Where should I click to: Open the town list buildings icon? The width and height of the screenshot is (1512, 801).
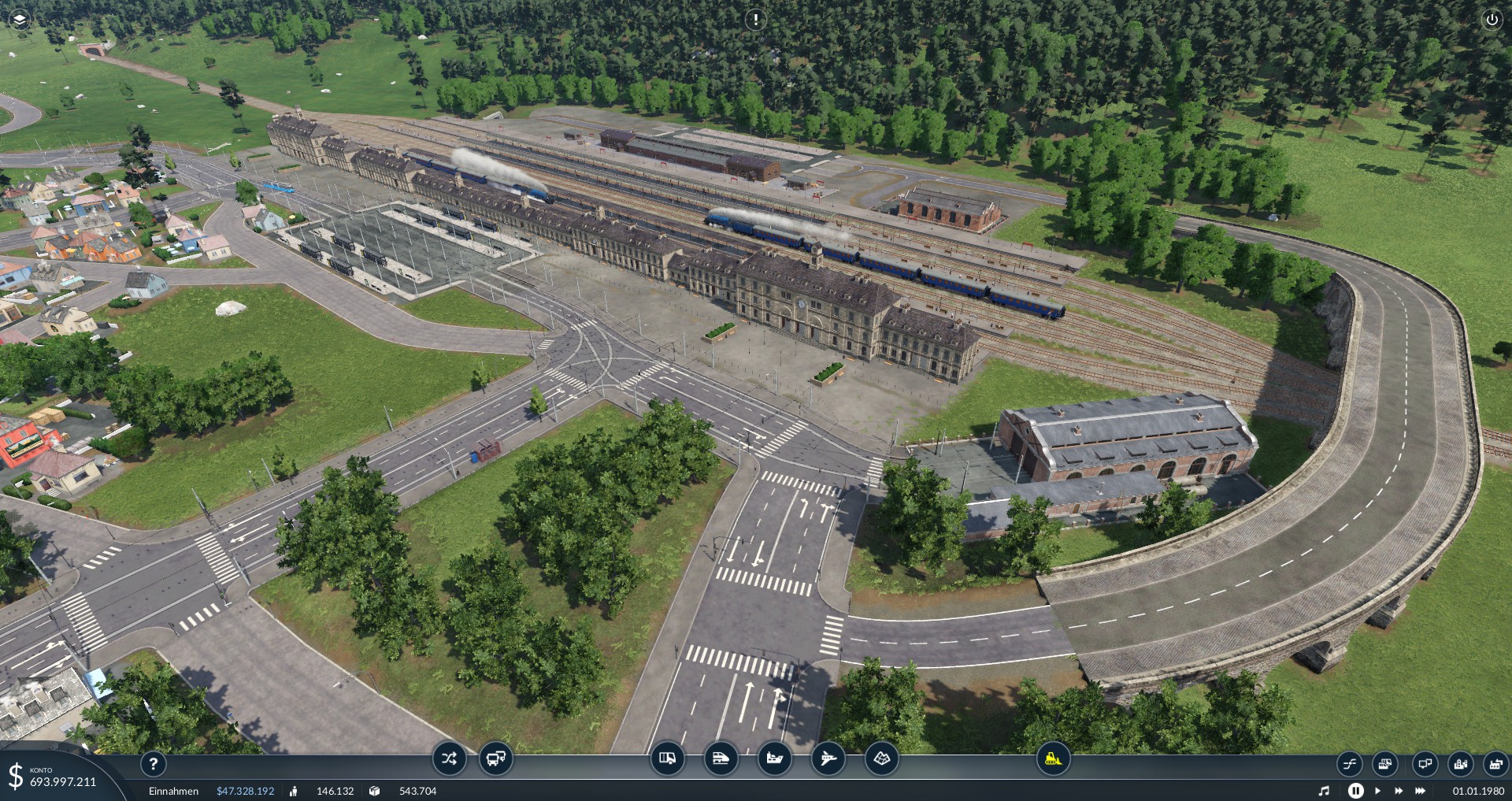coord(1460,763)
